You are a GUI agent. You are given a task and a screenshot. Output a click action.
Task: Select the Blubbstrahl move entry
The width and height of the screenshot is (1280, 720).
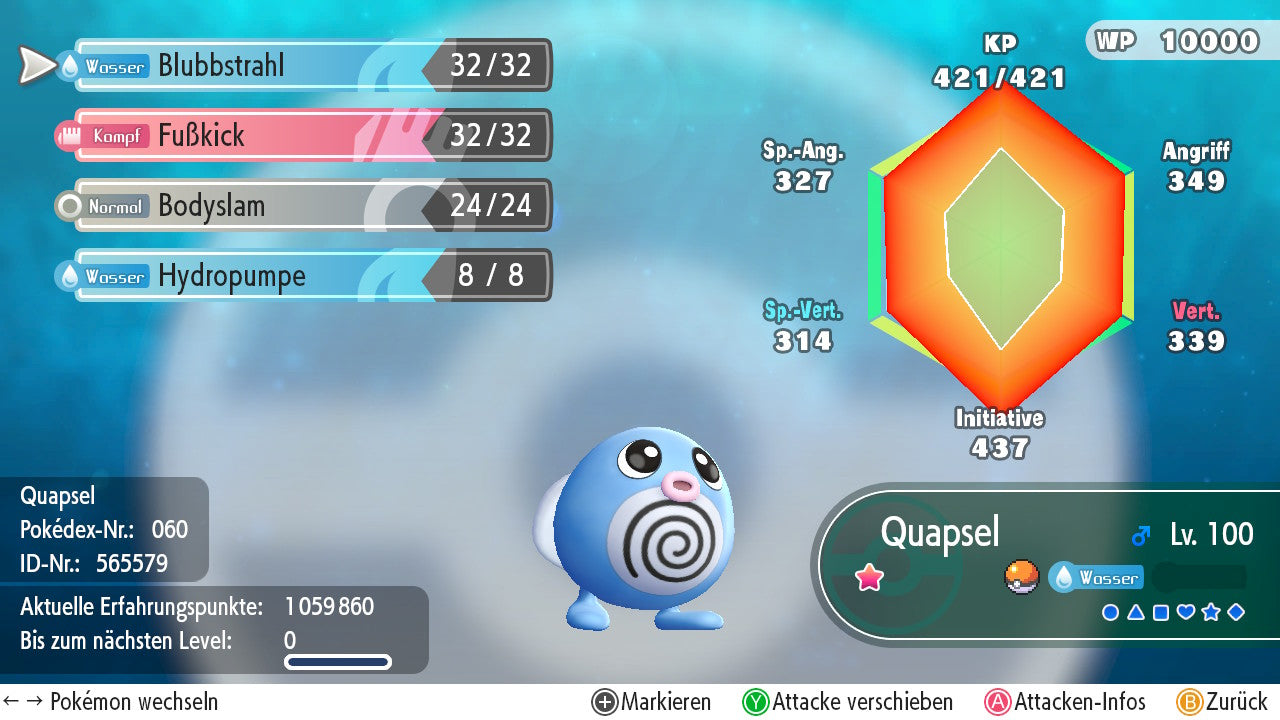coord(300,66)
